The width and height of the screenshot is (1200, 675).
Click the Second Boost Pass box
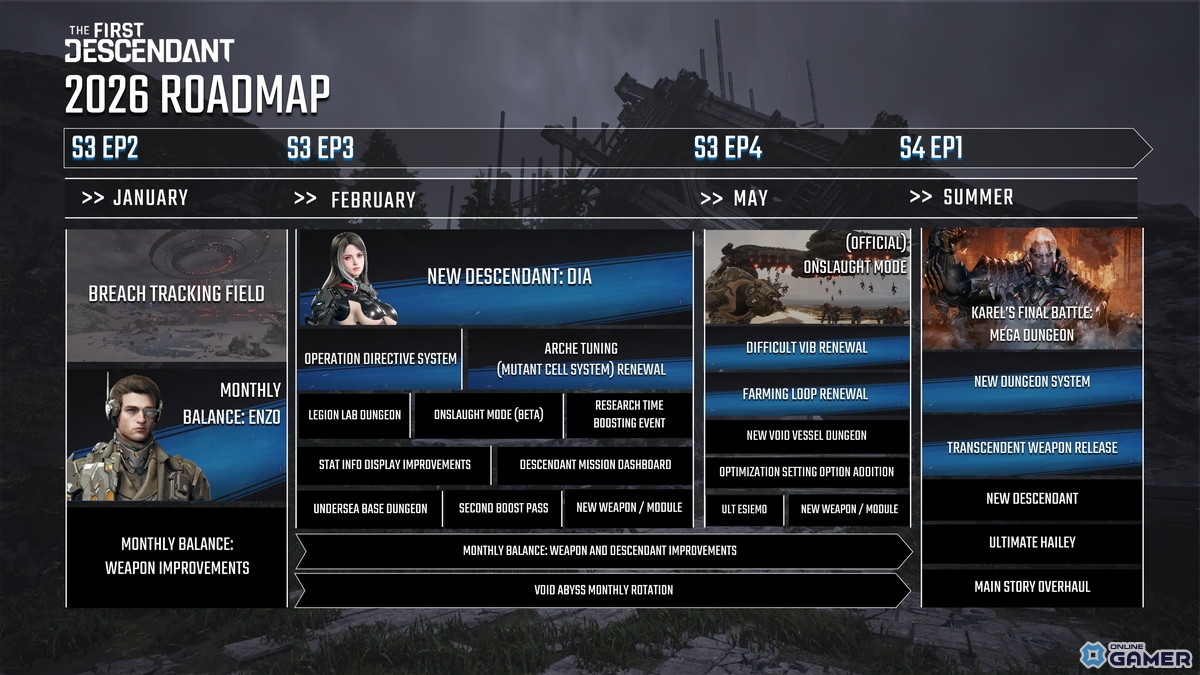click(503, 508)
